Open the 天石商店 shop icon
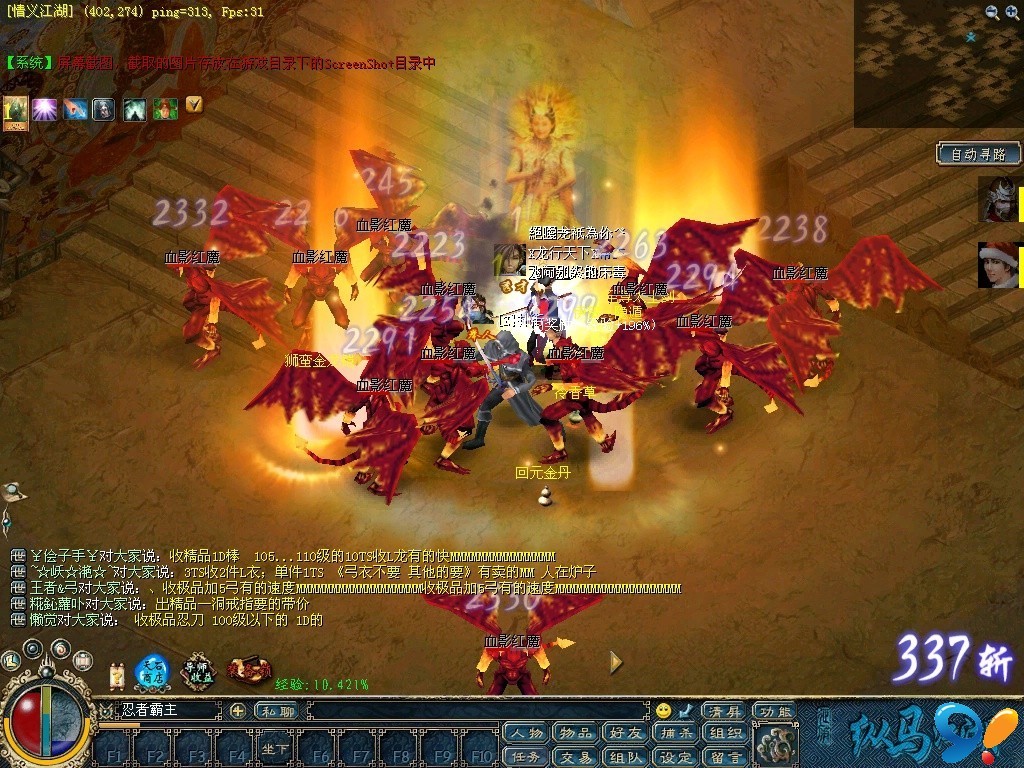Image resolution: width=1024 pixels, height=768 pixels. click(x=152, y=673)
